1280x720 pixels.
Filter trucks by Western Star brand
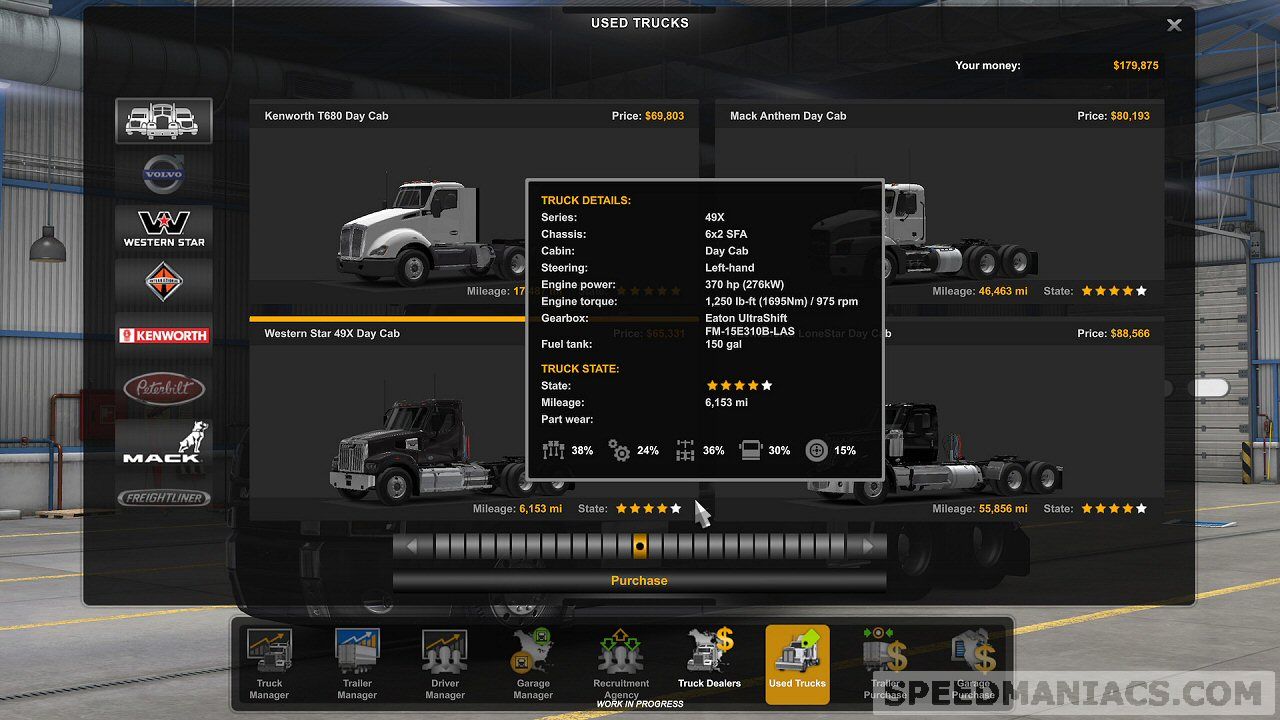pyautogui.click(x=163, y=228)
